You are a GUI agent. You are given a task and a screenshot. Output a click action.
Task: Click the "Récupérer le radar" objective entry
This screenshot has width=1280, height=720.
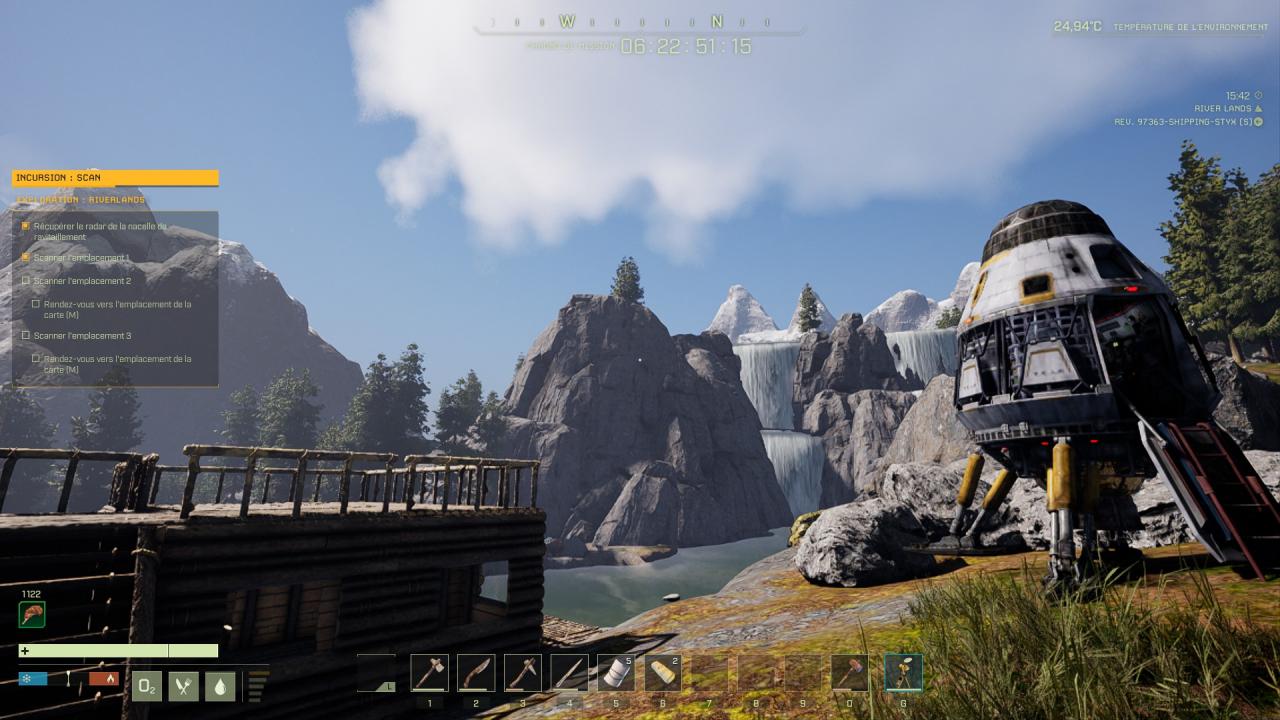click(100, 231)
